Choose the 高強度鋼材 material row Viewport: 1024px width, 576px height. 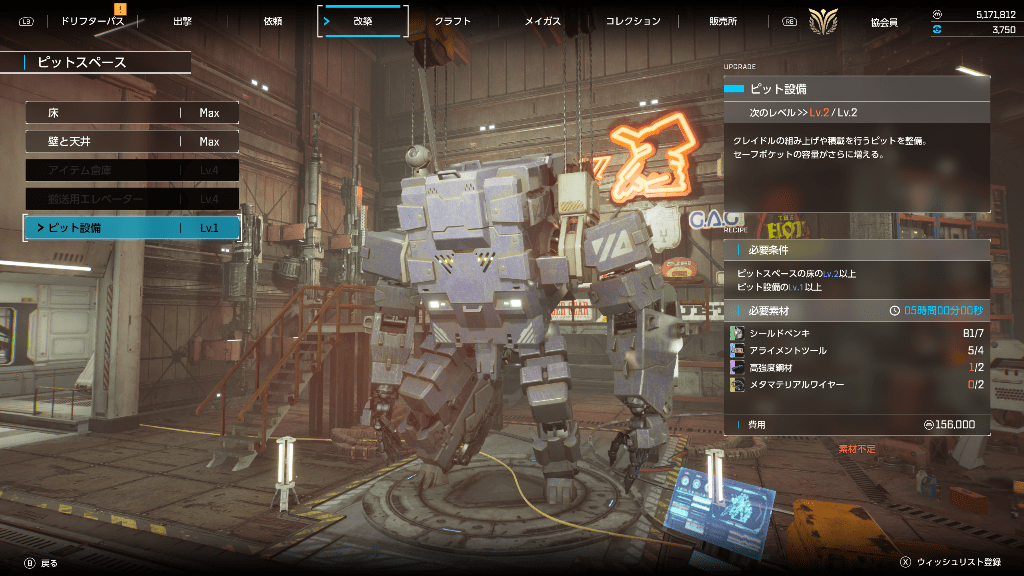pos(856,367)
